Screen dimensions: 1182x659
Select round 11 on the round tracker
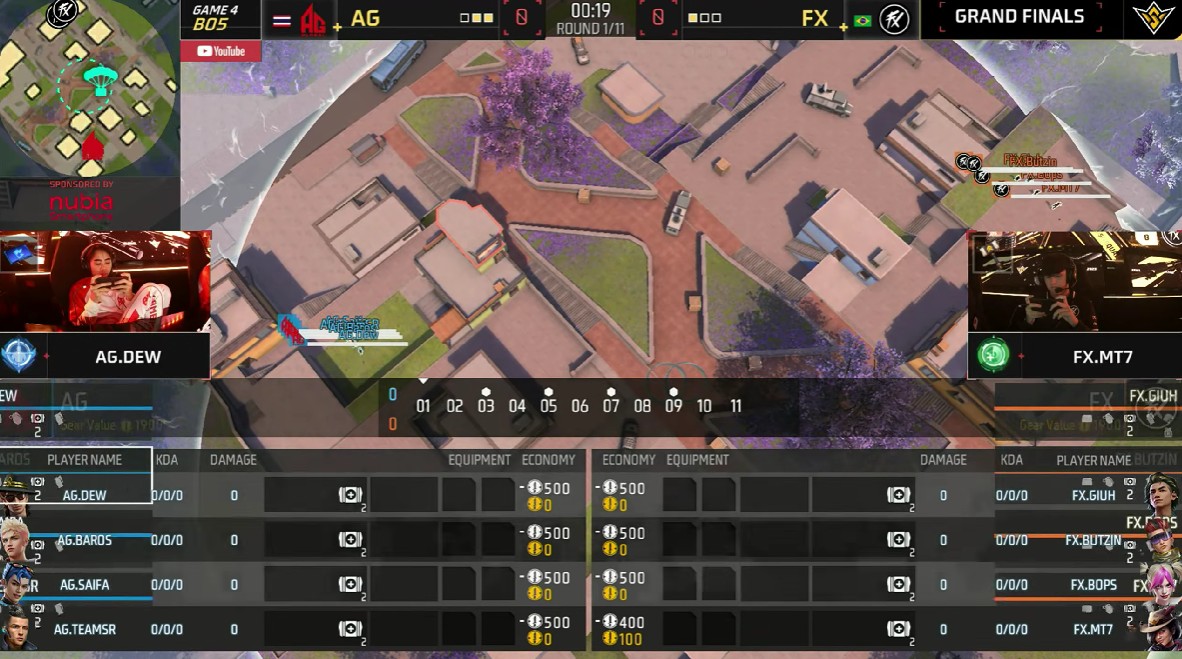(x=736, y=406)
